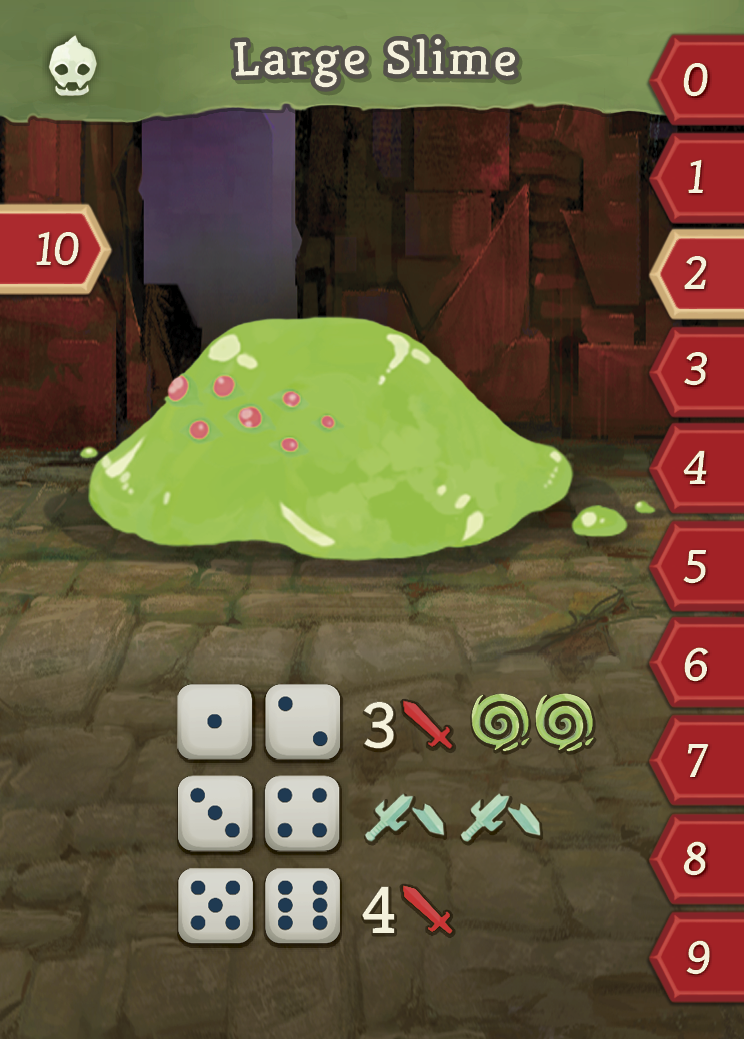Select the 4 health marker
Viewport: 744px width, 1039px height.
pos(697,468)
